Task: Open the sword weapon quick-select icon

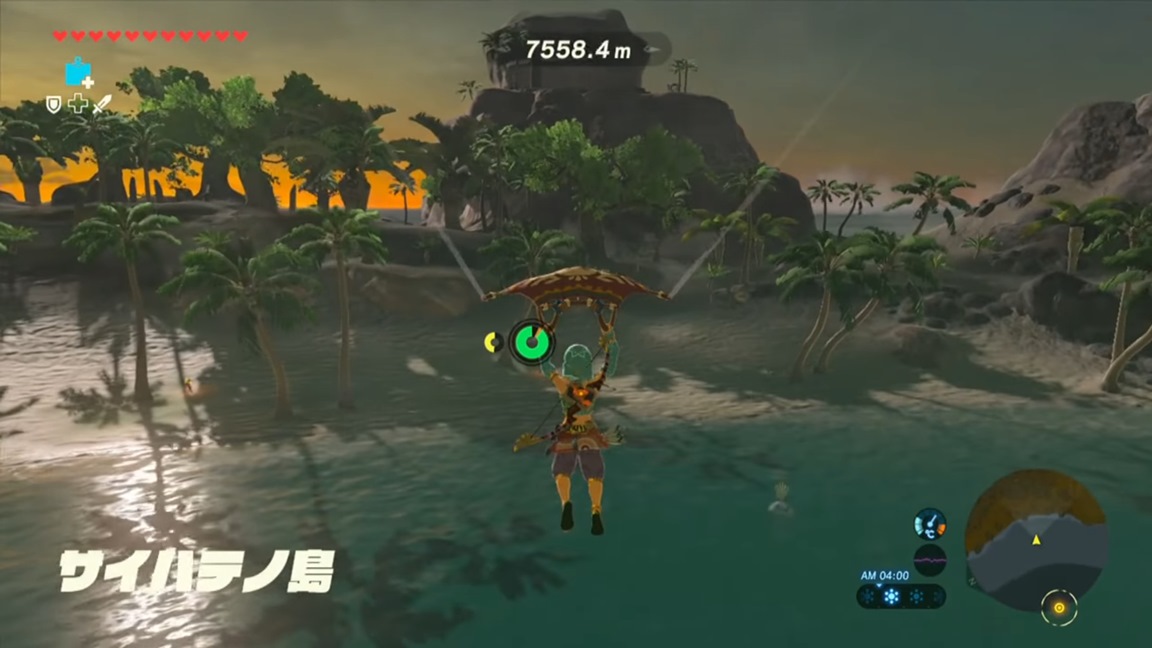Action: point(101,103)
